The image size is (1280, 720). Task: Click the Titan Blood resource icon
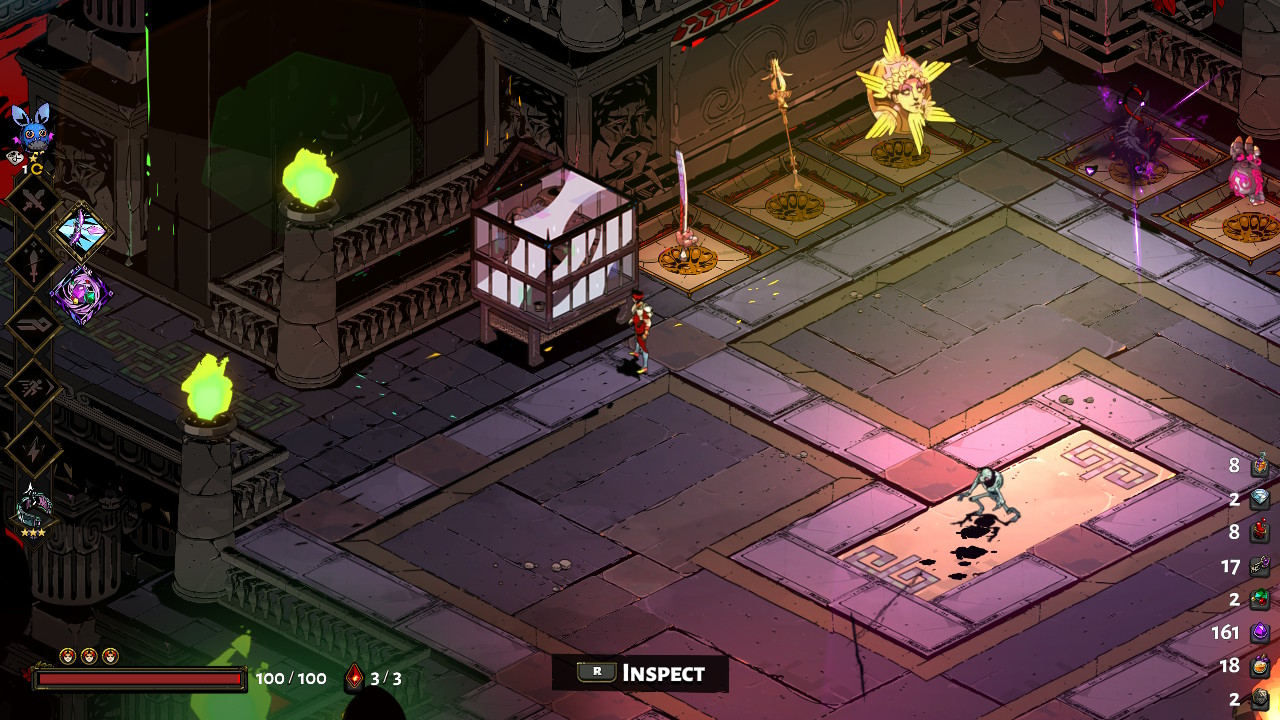tap(1260, 533)
